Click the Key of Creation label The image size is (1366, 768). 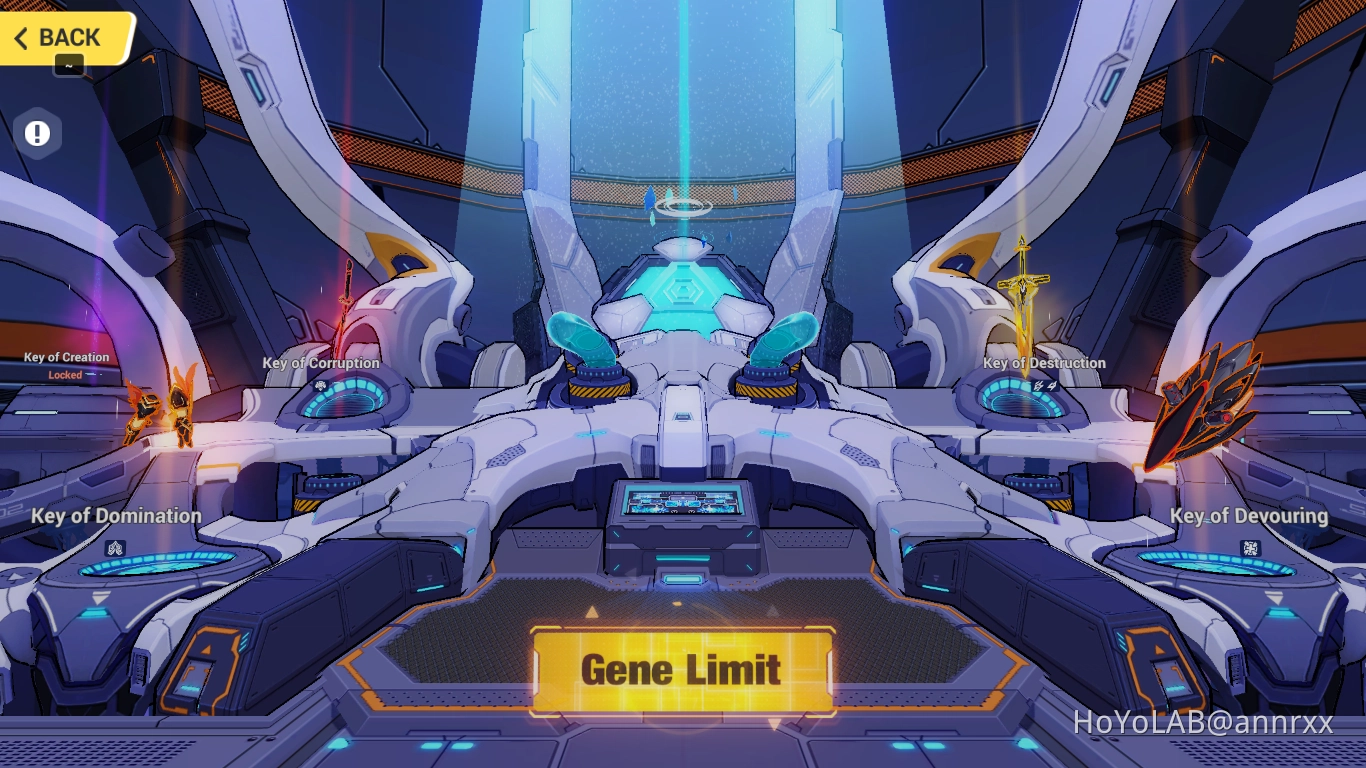[66, 357]
